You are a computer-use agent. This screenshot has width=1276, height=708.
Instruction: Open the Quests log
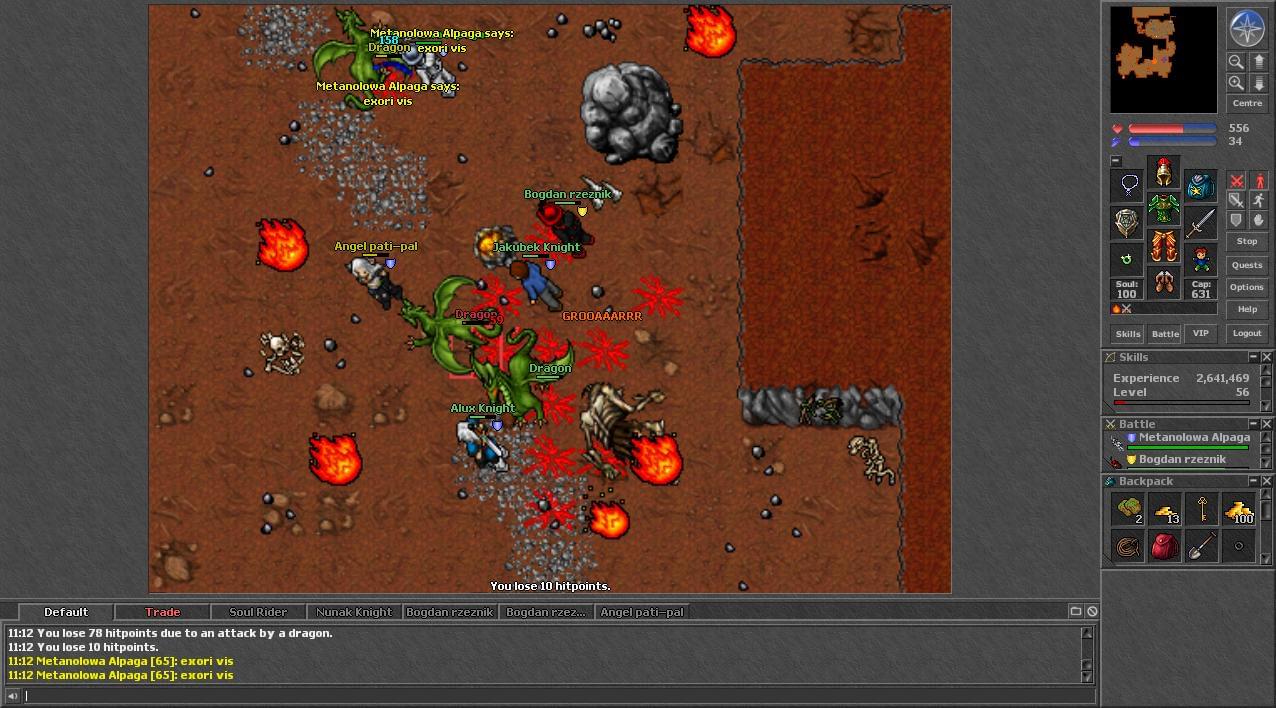[x=1247, y=265]
